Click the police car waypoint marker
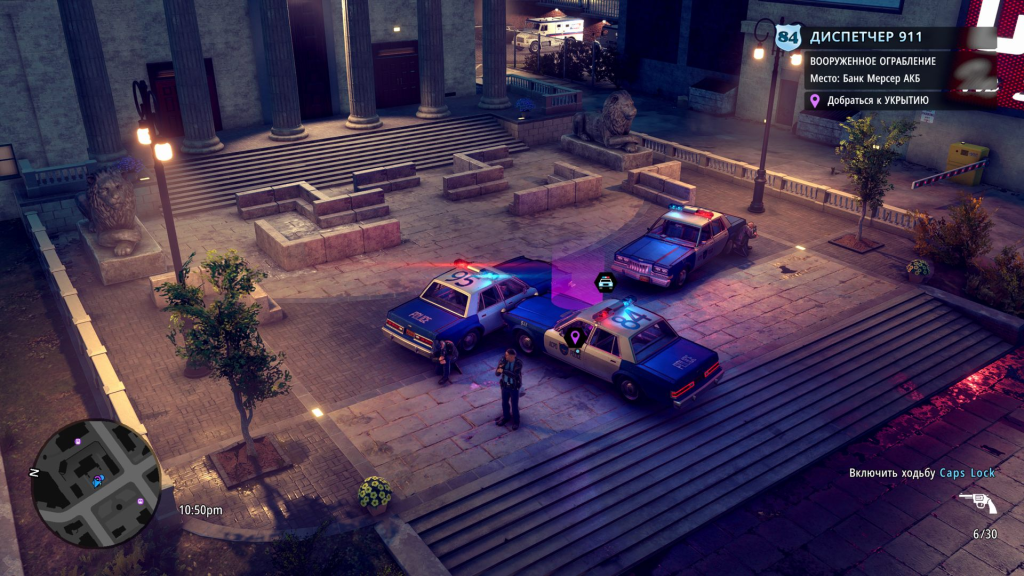 pyautogui.click(x=605, y=282)
